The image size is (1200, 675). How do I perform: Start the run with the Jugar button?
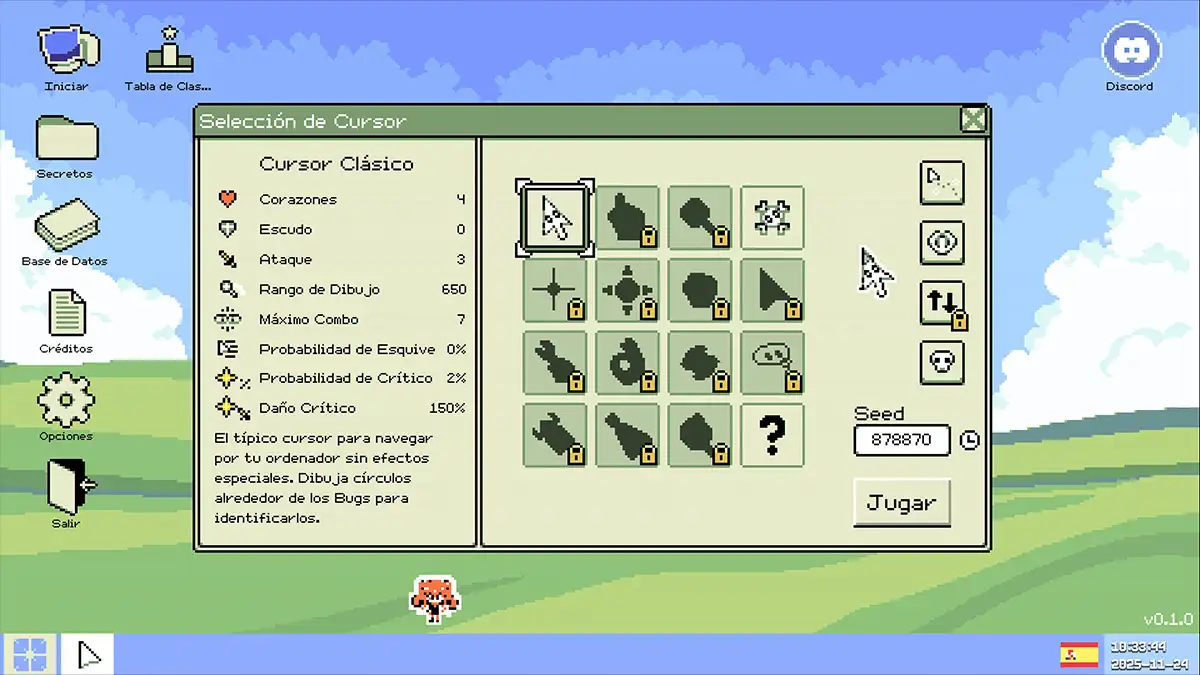point(901,503)
